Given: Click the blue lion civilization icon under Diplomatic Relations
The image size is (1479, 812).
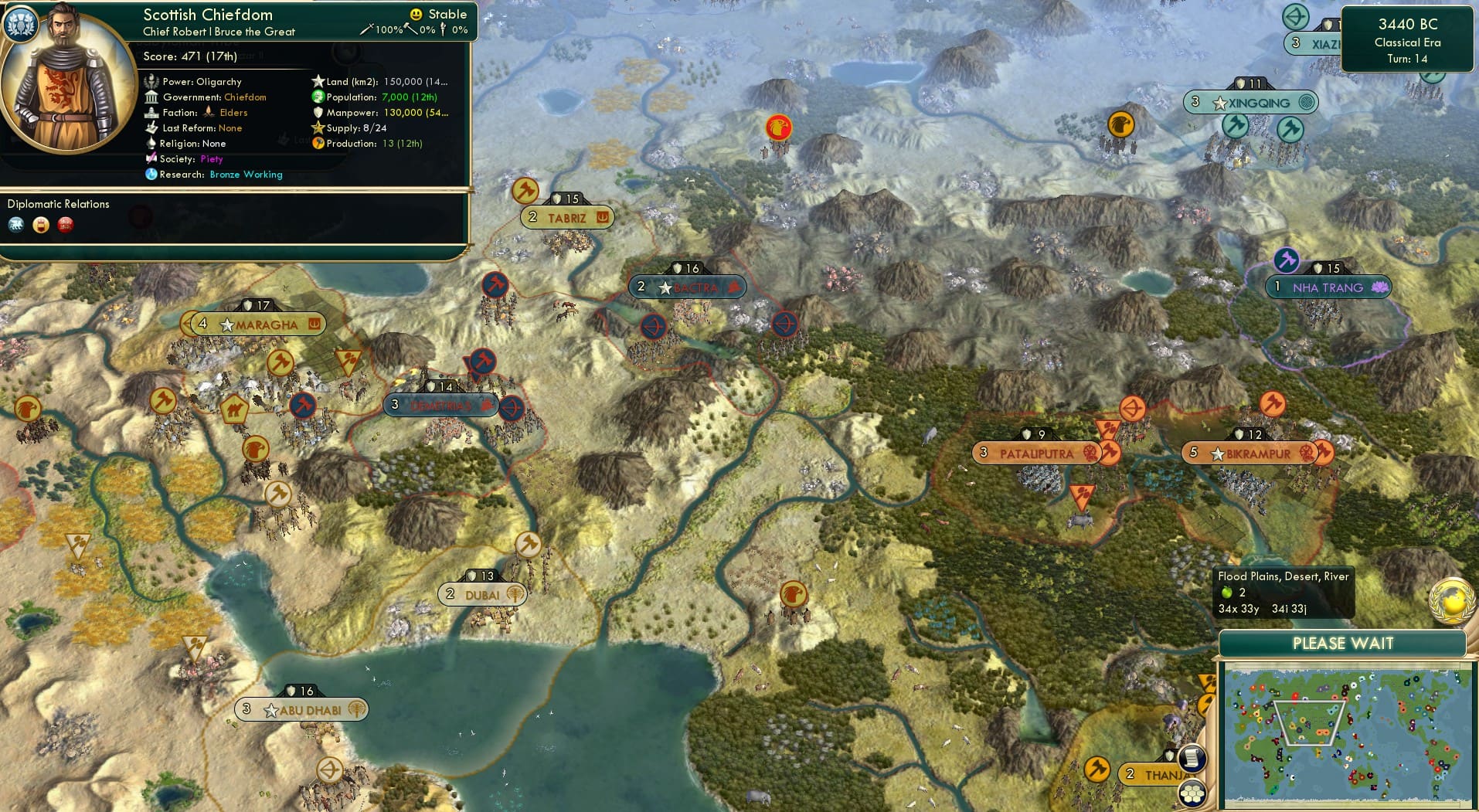Looking at the screenshot, I should [16, 225].
